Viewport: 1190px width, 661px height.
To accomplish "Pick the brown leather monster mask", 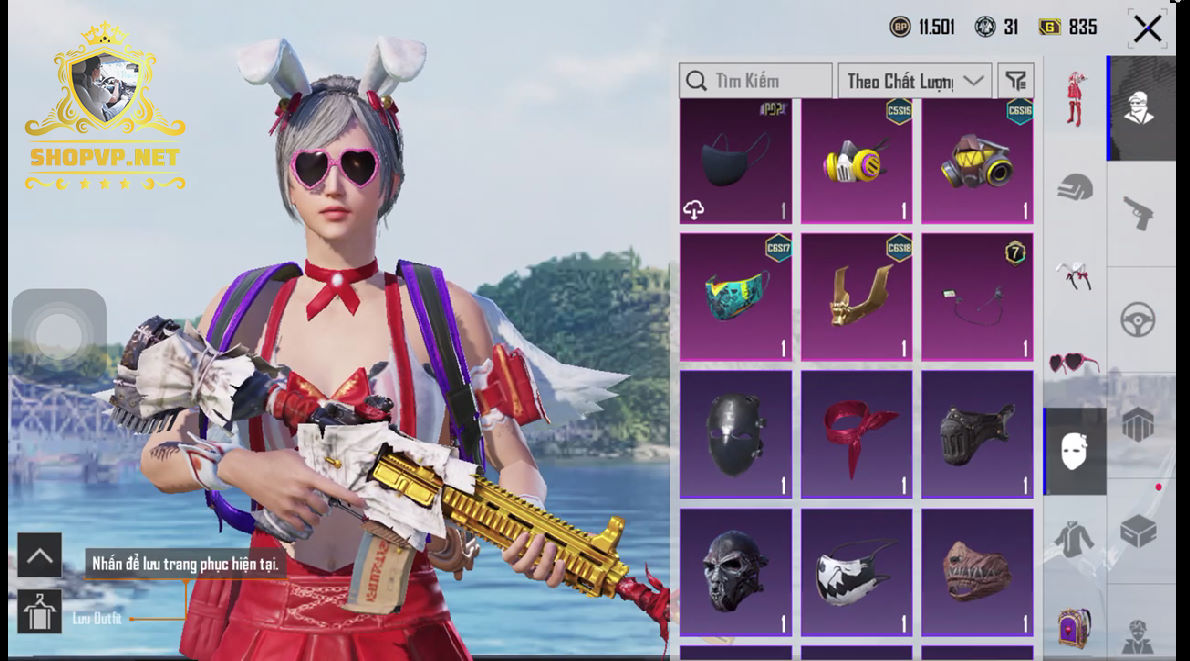I will (x=978, y=572).
